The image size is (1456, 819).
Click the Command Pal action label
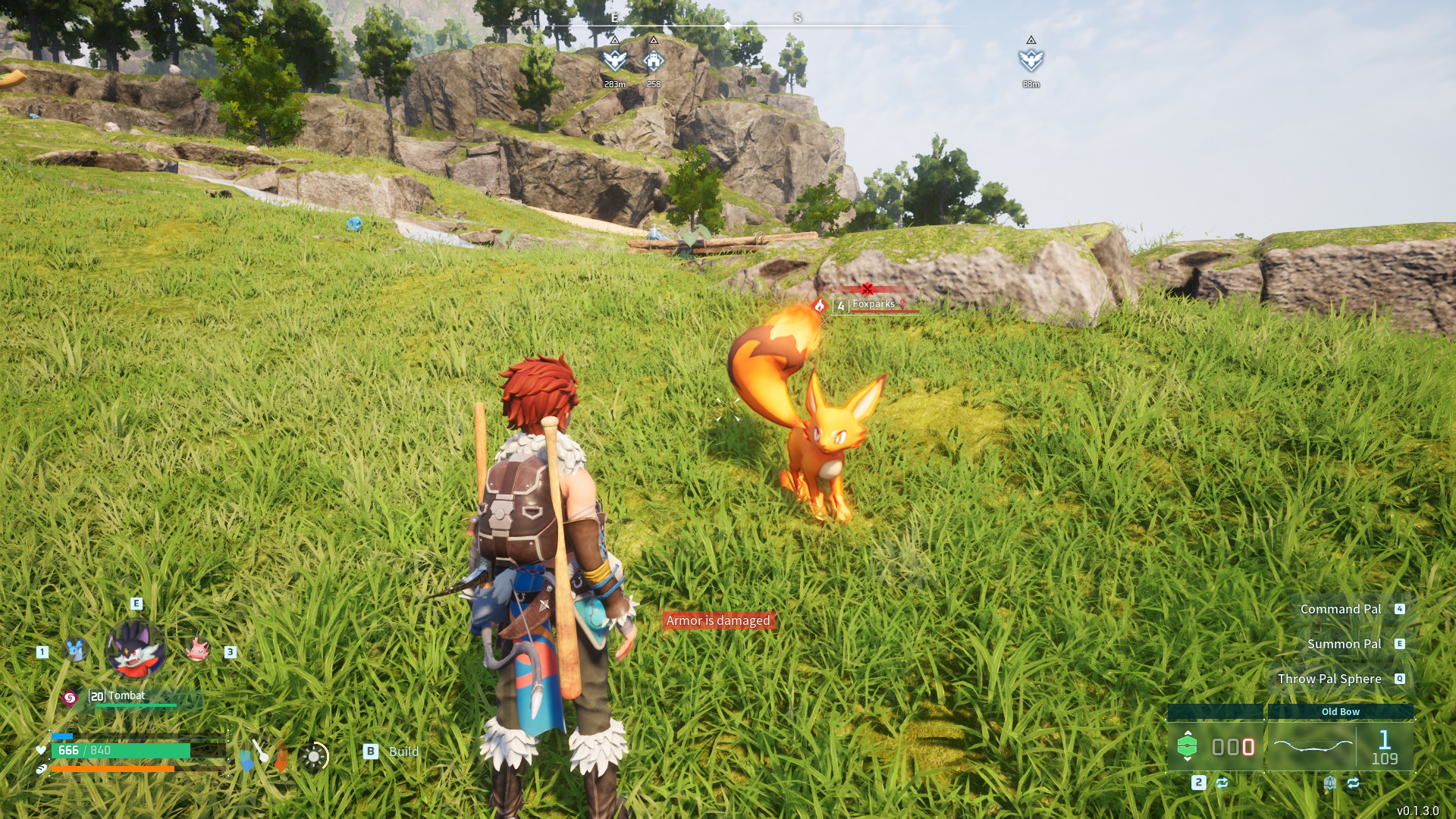[x=1340, y=609]
